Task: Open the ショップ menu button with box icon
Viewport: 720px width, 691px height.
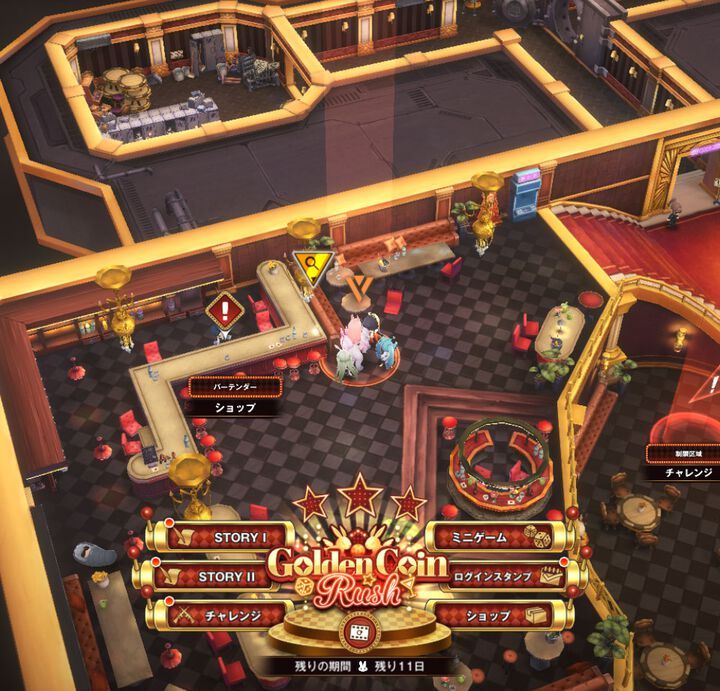Action: pyautogui.click(x=497, y=615)
